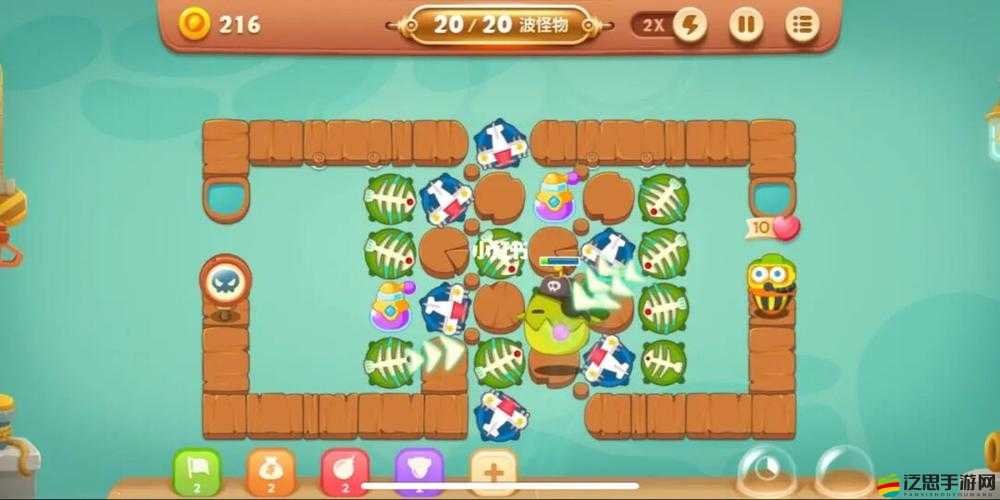The width and height of the screenshot is (1000, 500).
Task: Click the plus button to add items
Action: [493, 471]
